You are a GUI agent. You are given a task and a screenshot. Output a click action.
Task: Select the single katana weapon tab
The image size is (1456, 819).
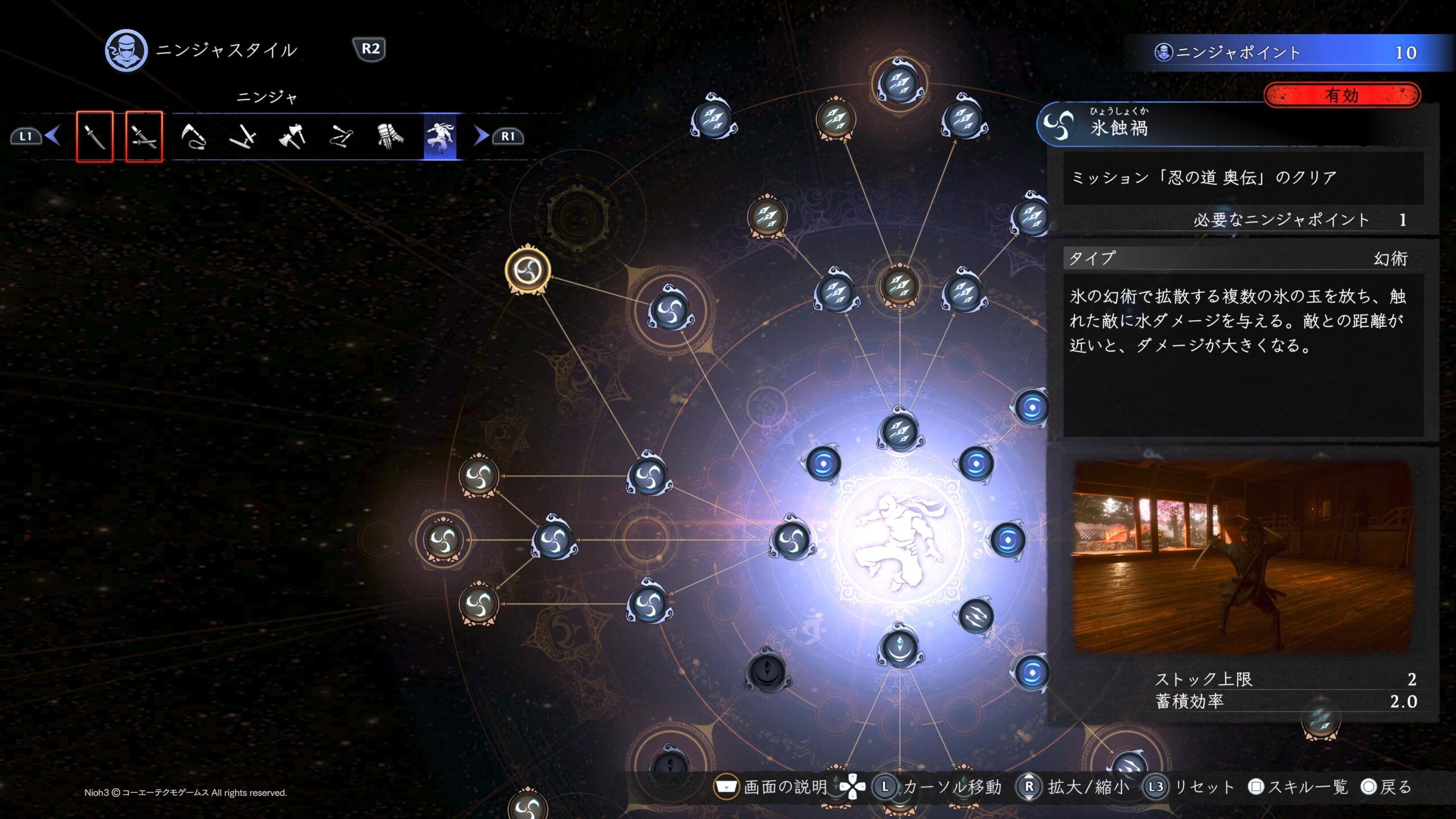click(x=95, y=136)
